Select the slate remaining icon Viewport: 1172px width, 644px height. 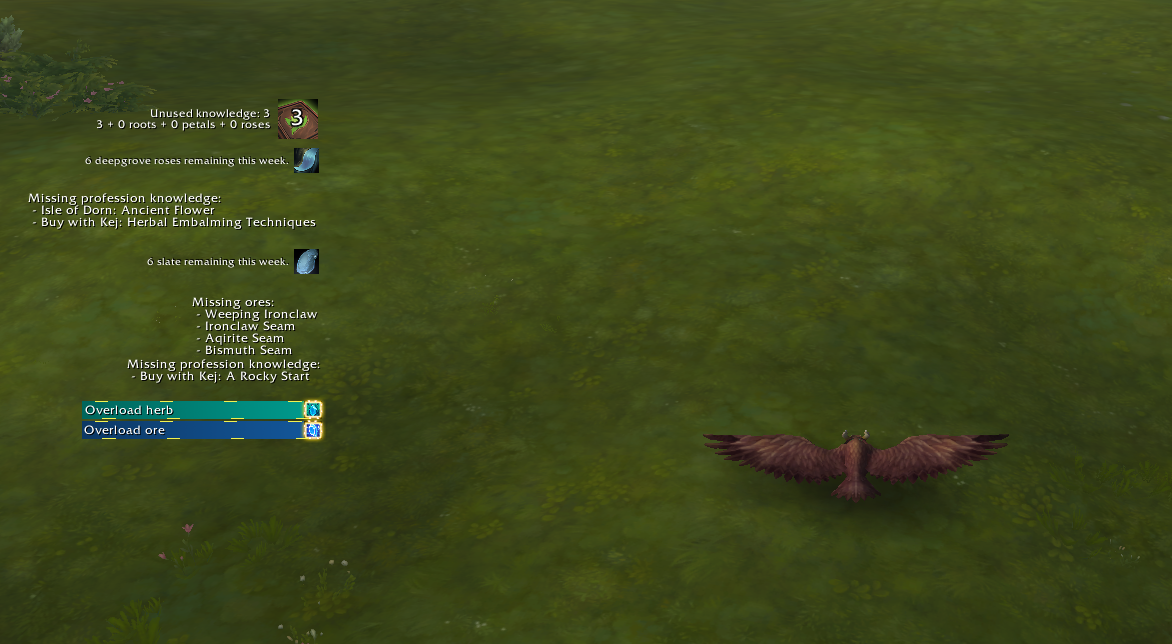pos(306,262)
